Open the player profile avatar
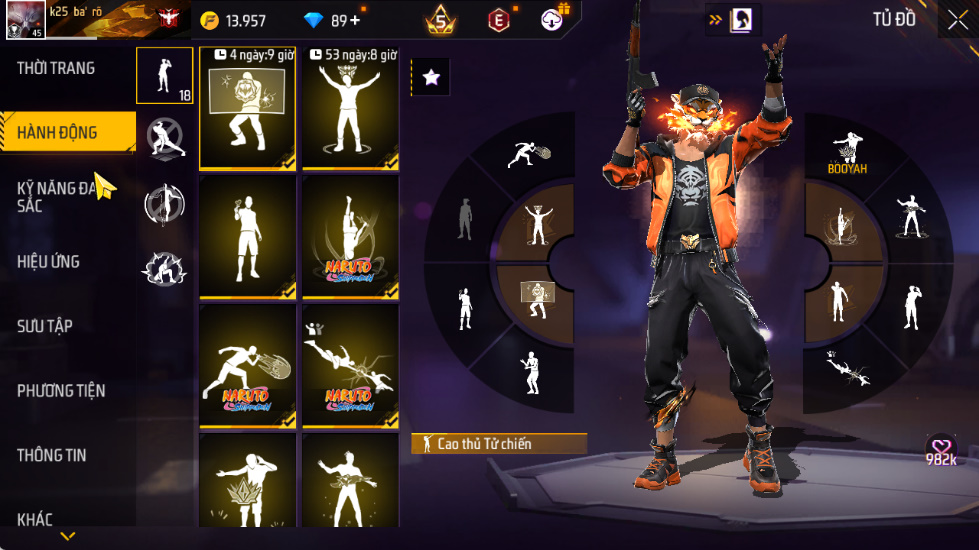The height and width of the screenshot is (550, 979). point(25,20)
